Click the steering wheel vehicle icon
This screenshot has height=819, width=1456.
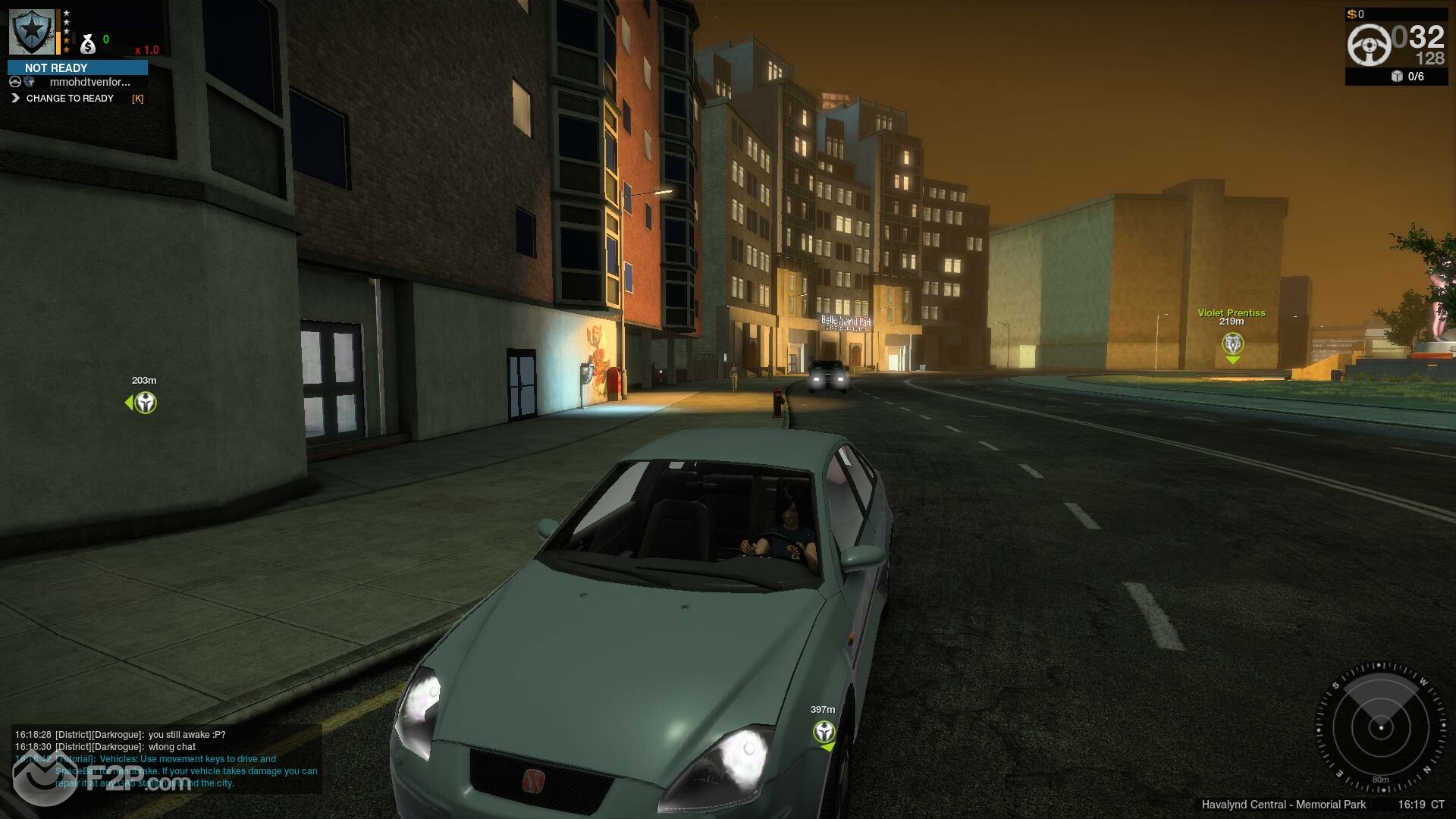(1369, 45)
